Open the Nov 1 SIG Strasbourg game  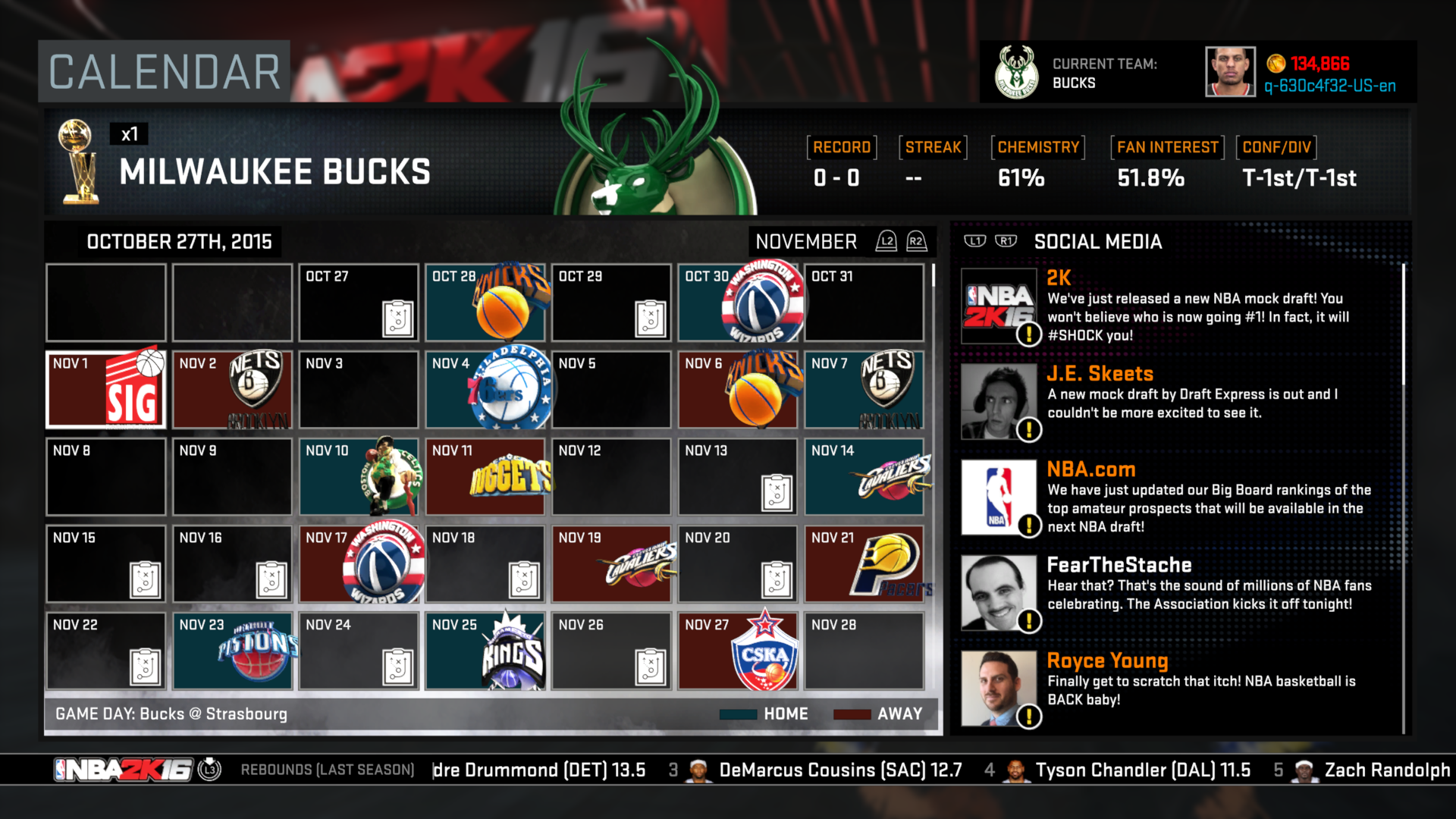[105, 390]
